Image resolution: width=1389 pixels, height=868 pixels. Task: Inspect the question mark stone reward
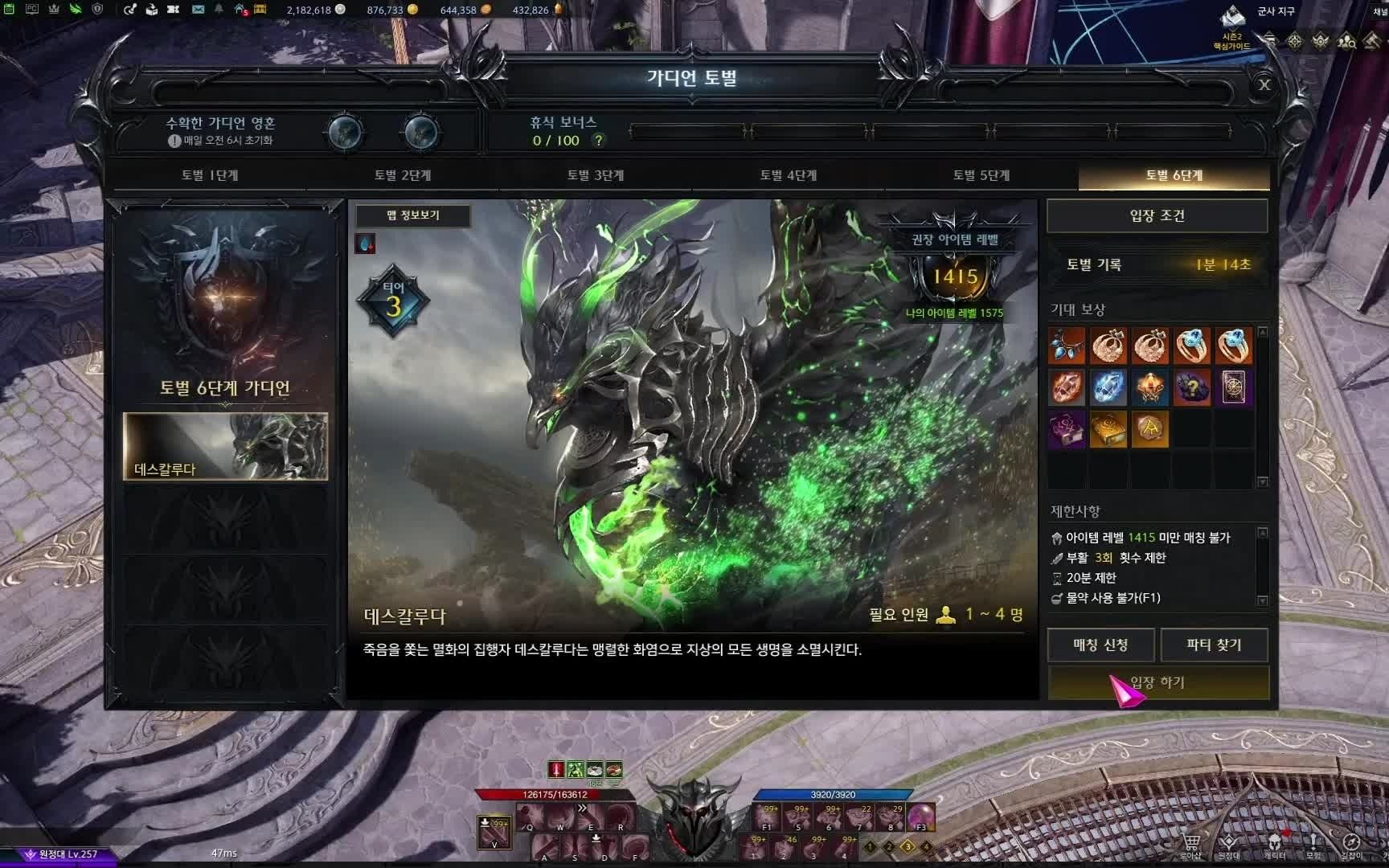1192,387
